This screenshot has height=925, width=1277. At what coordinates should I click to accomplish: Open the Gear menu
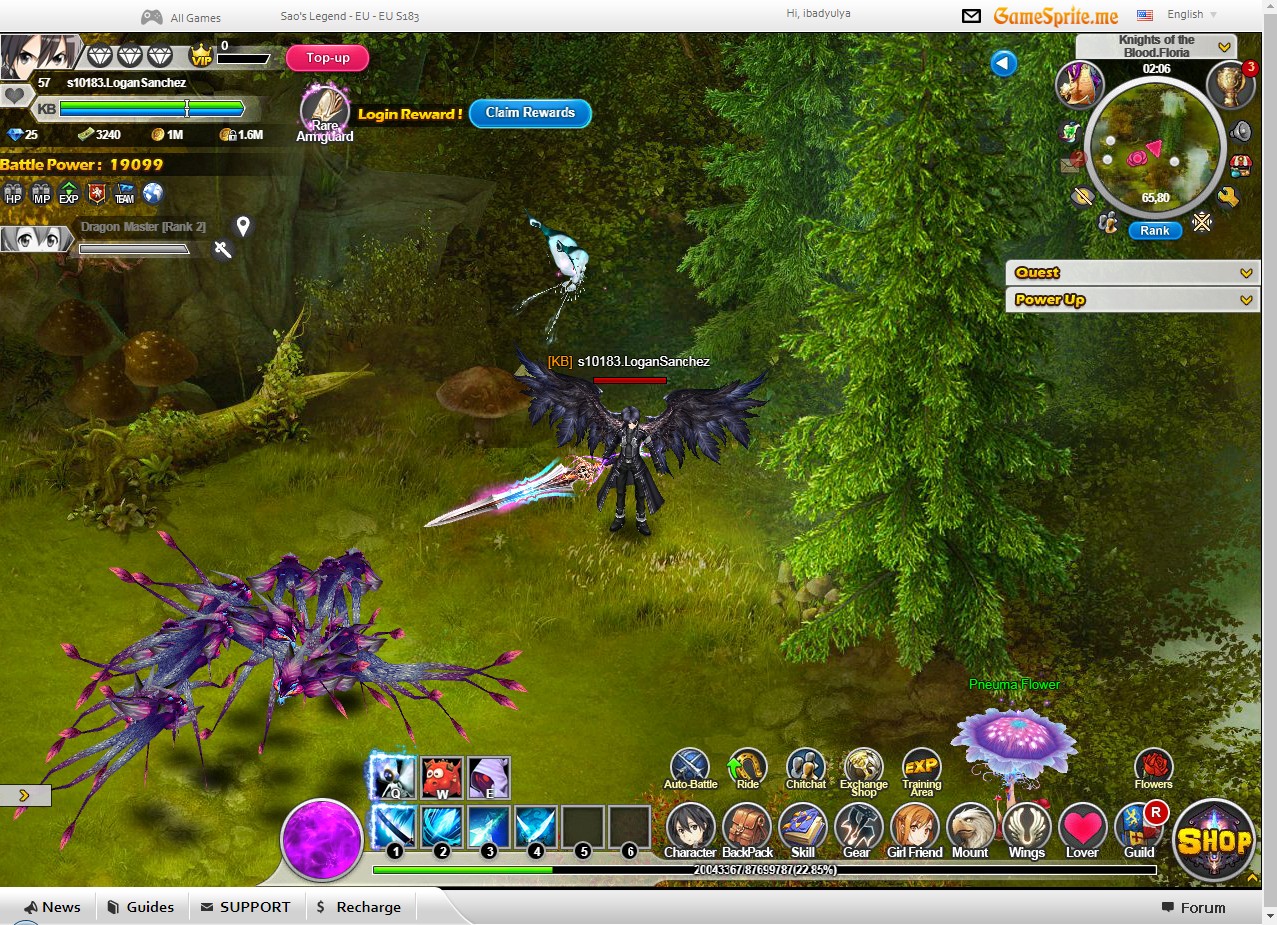[857, 829]
